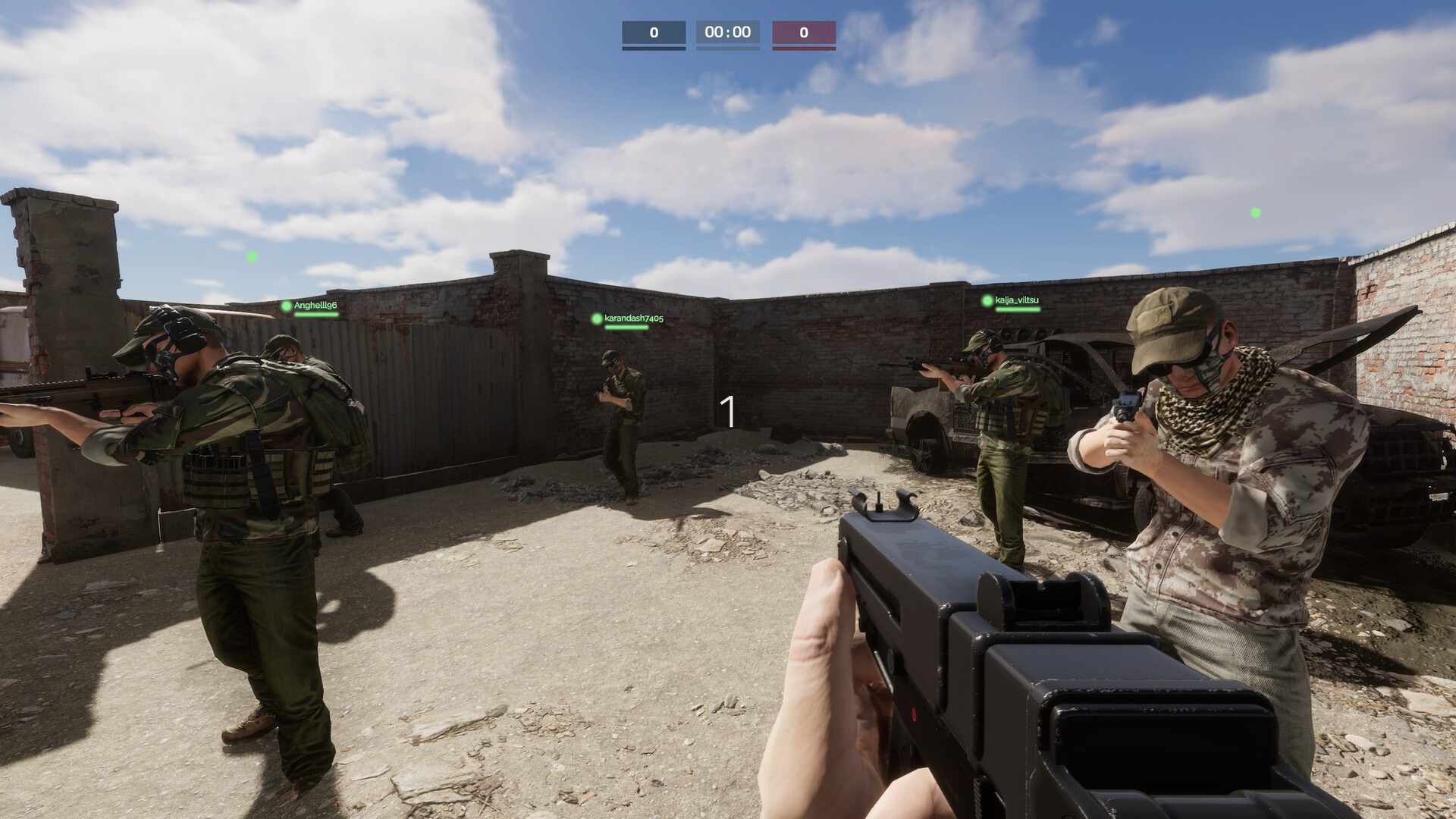Click the match timer showing 00:00

727,32
